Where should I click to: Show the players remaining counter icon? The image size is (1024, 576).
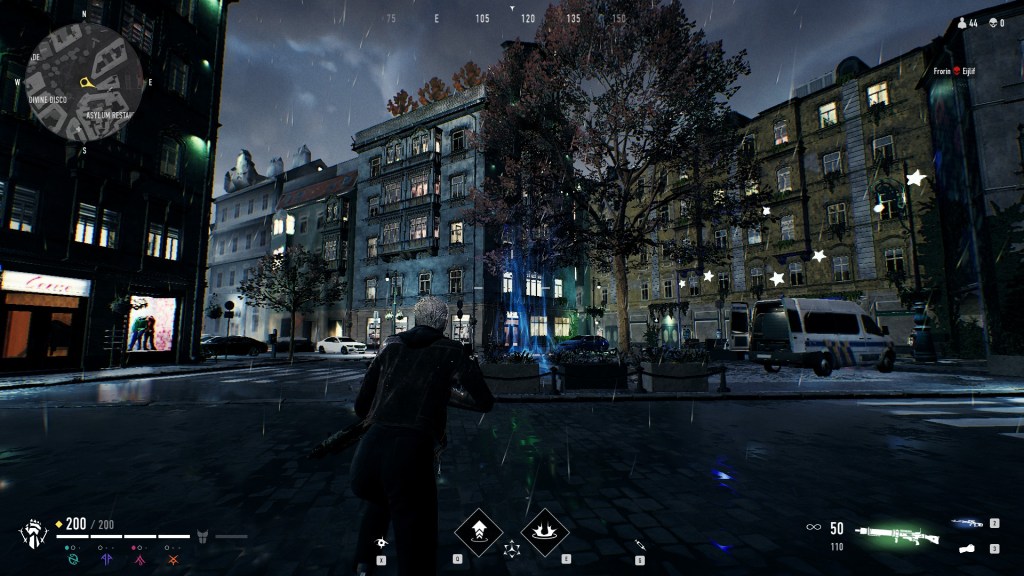[962, 22]
